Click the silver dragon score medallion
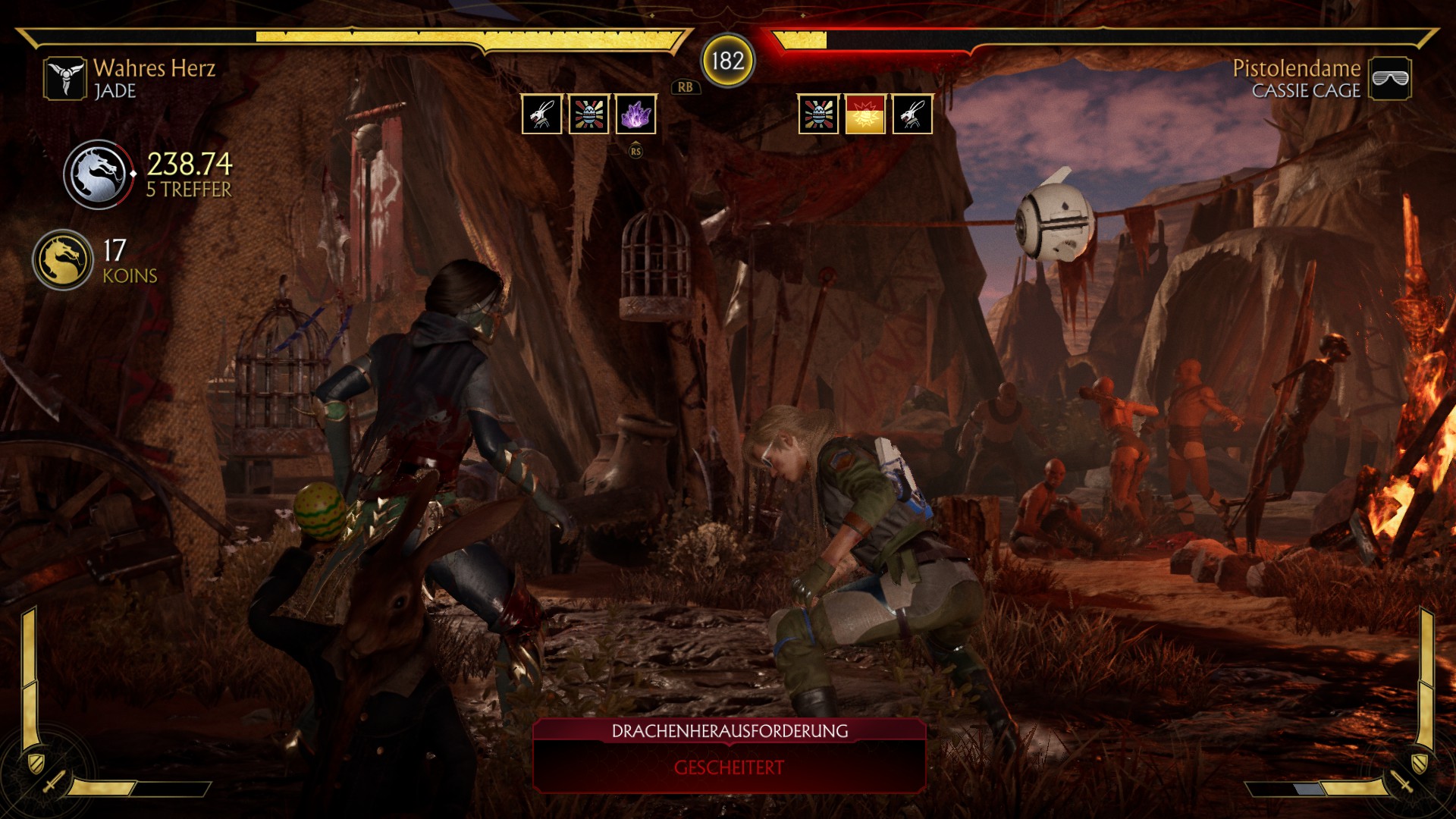1456x819 pixels. pos(99,174)
